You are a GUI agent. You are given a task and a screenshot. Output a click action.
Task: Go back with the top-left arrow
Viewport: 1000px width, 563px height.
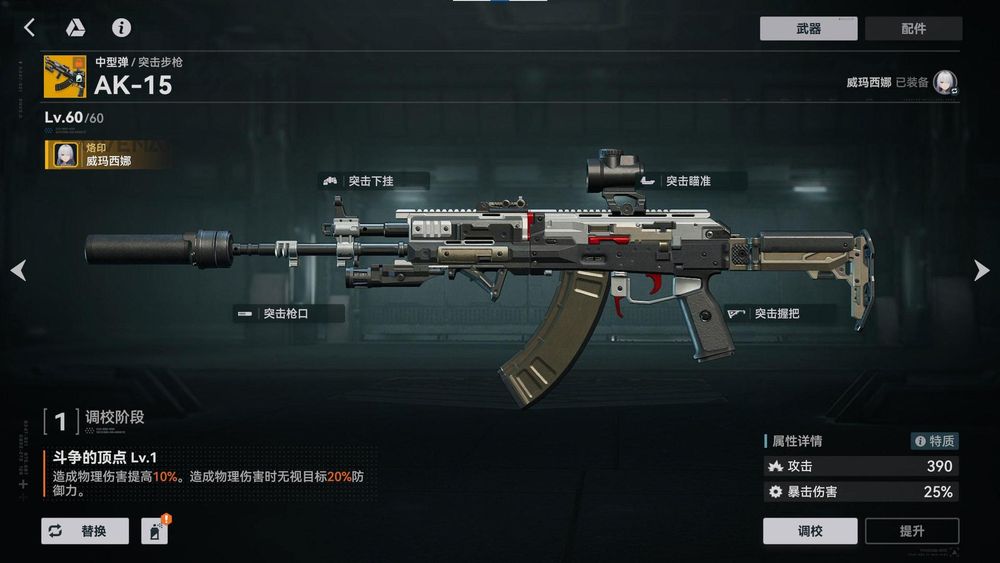coord(29,27)
